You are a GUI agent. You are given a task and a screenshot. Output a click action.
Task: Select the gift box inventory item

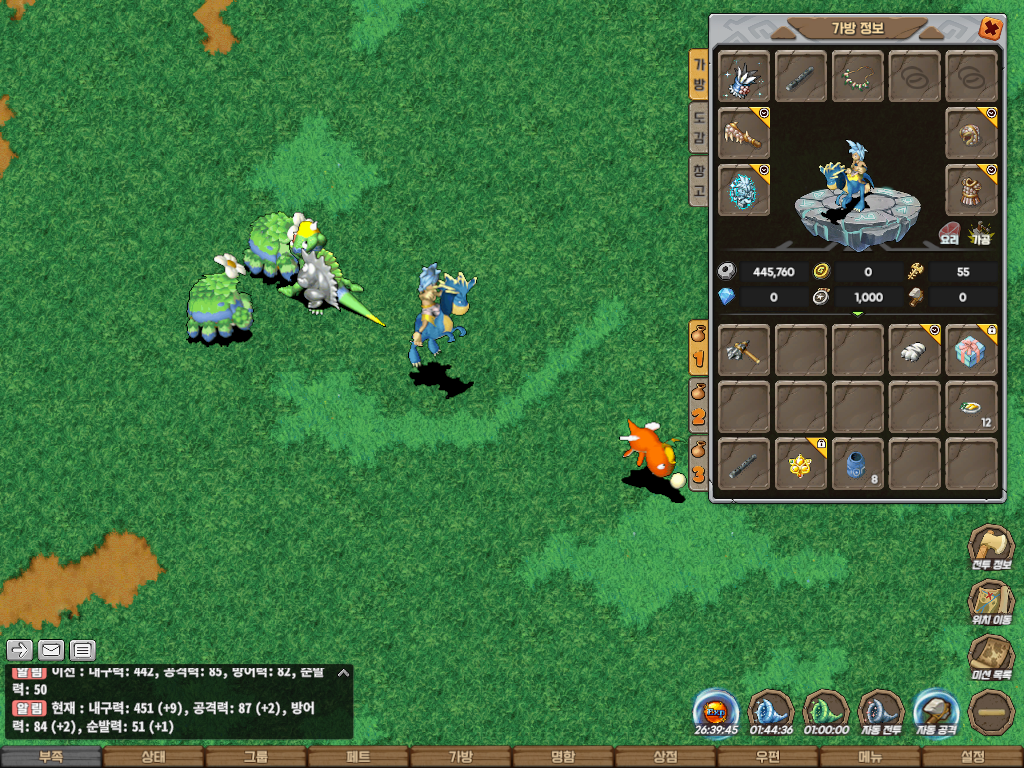[x=971, y=350]
